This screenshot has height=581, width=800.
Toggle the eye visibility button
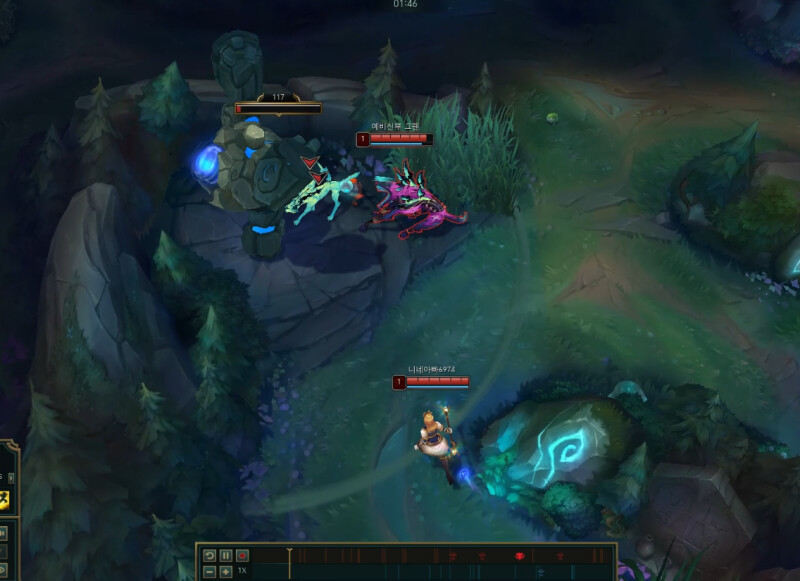click(x=3, y=570)
